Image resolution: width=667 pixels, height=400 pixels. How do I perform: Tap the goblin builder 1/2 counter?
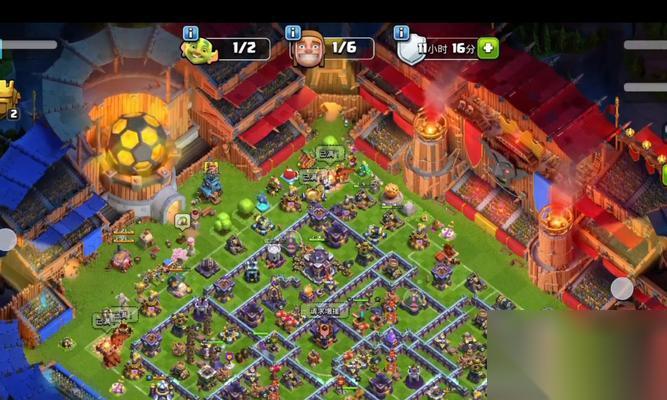(243, 48)
